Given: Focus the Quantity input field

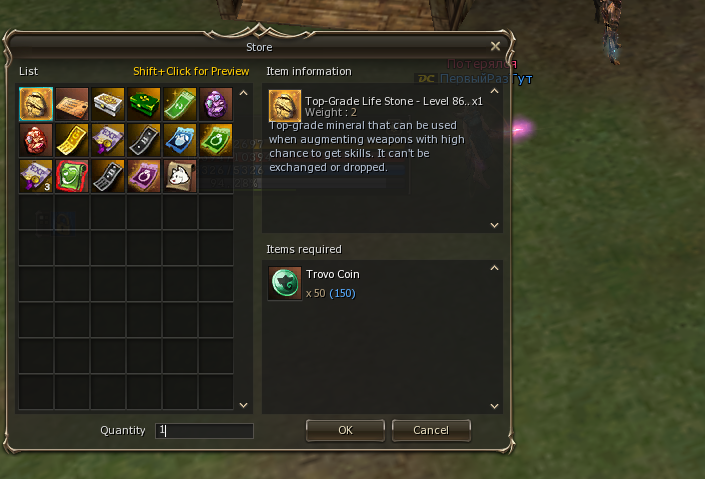Looking at the screenshot, I should point(204,431).
